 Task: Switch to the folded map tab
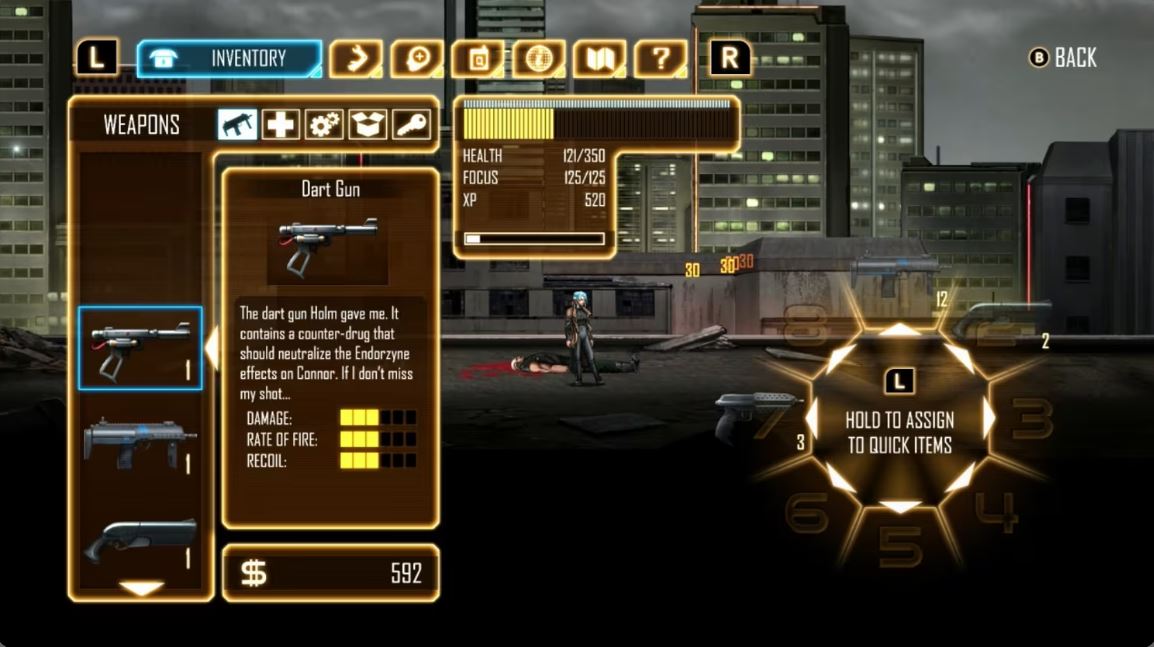(600, 59)
